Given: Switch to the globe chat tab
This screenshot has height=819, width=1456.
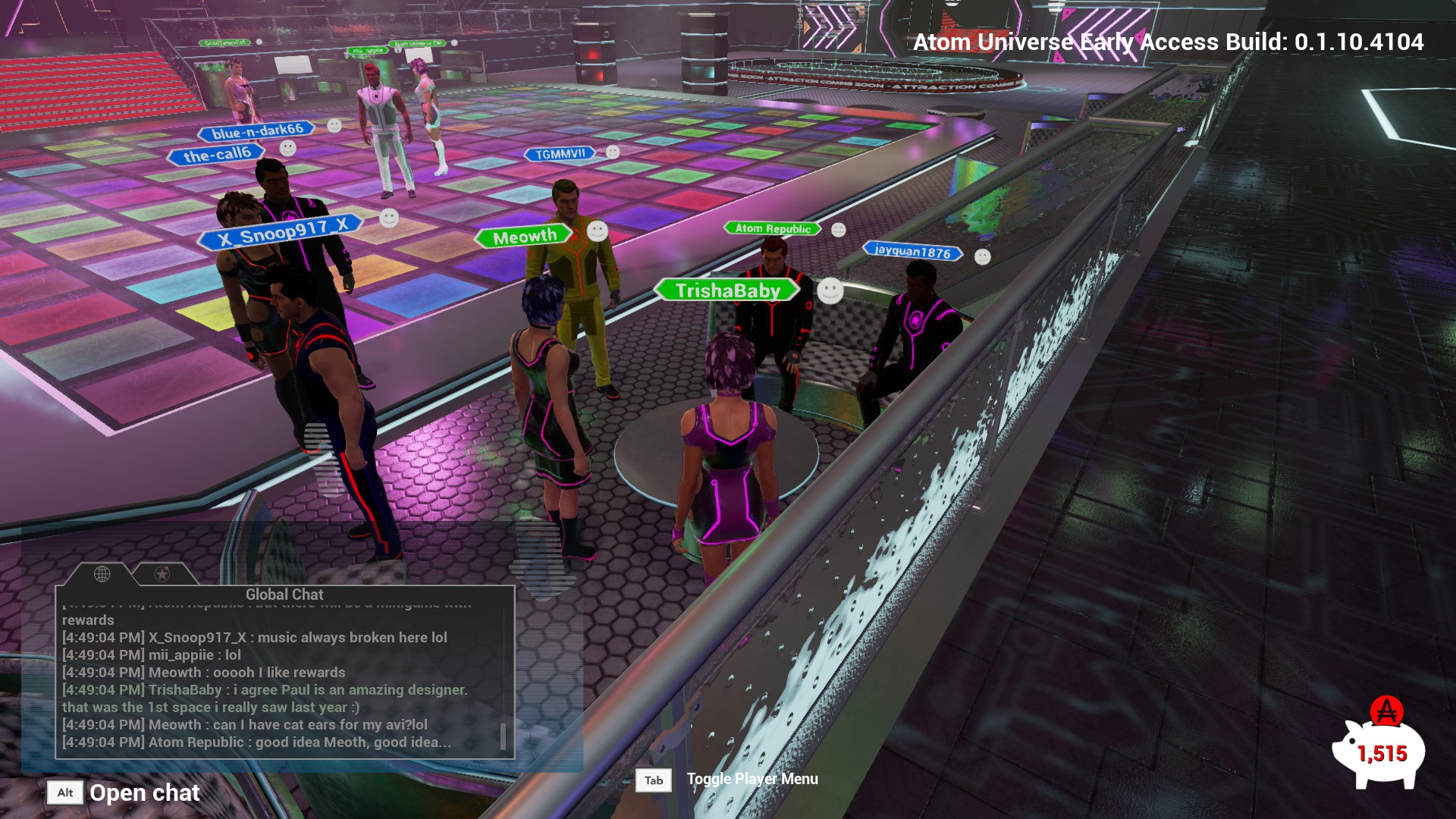Looking at the screenshot, I should tap(102, 574).
